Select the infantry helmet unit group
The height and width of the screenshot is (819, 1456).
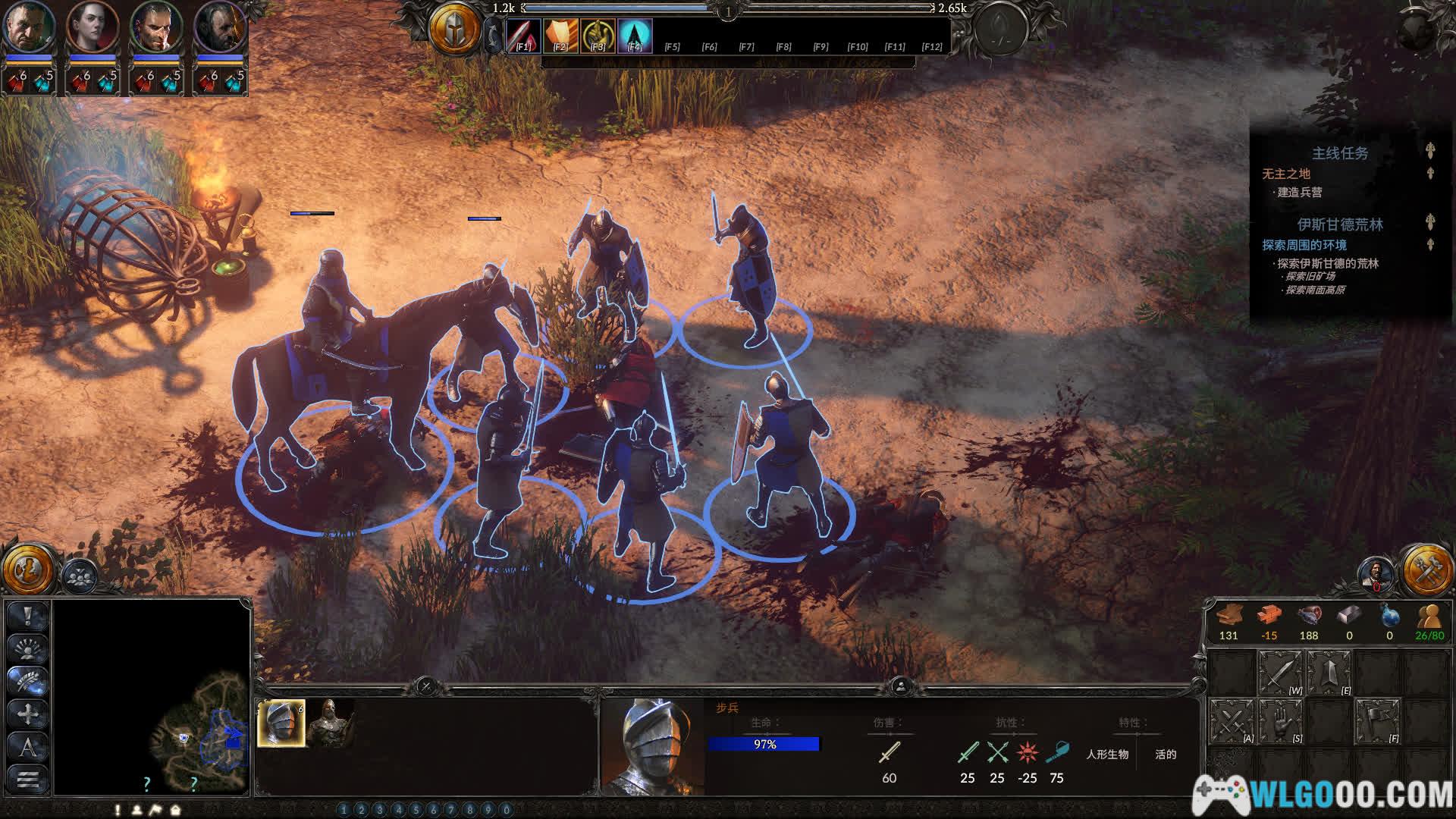[x=281, y=723]
